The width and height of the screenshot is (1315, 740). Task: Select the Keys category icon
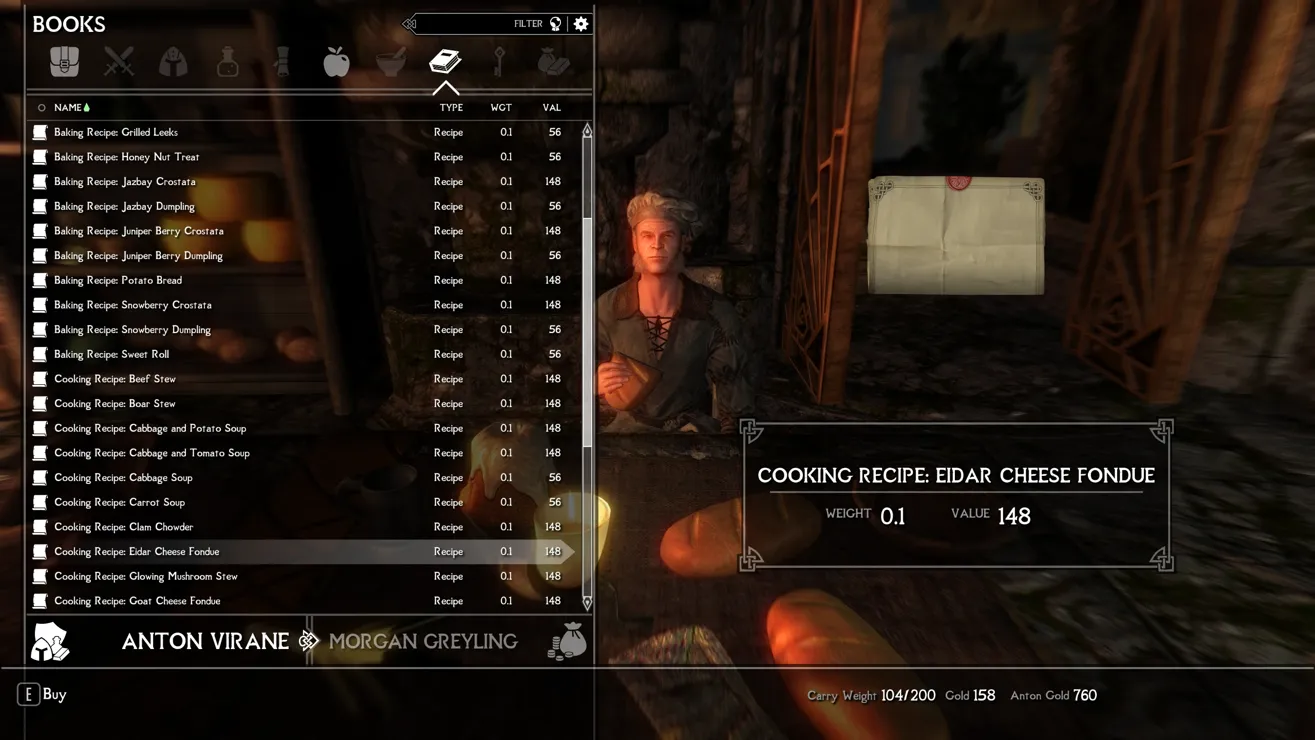tap(499, 62)
